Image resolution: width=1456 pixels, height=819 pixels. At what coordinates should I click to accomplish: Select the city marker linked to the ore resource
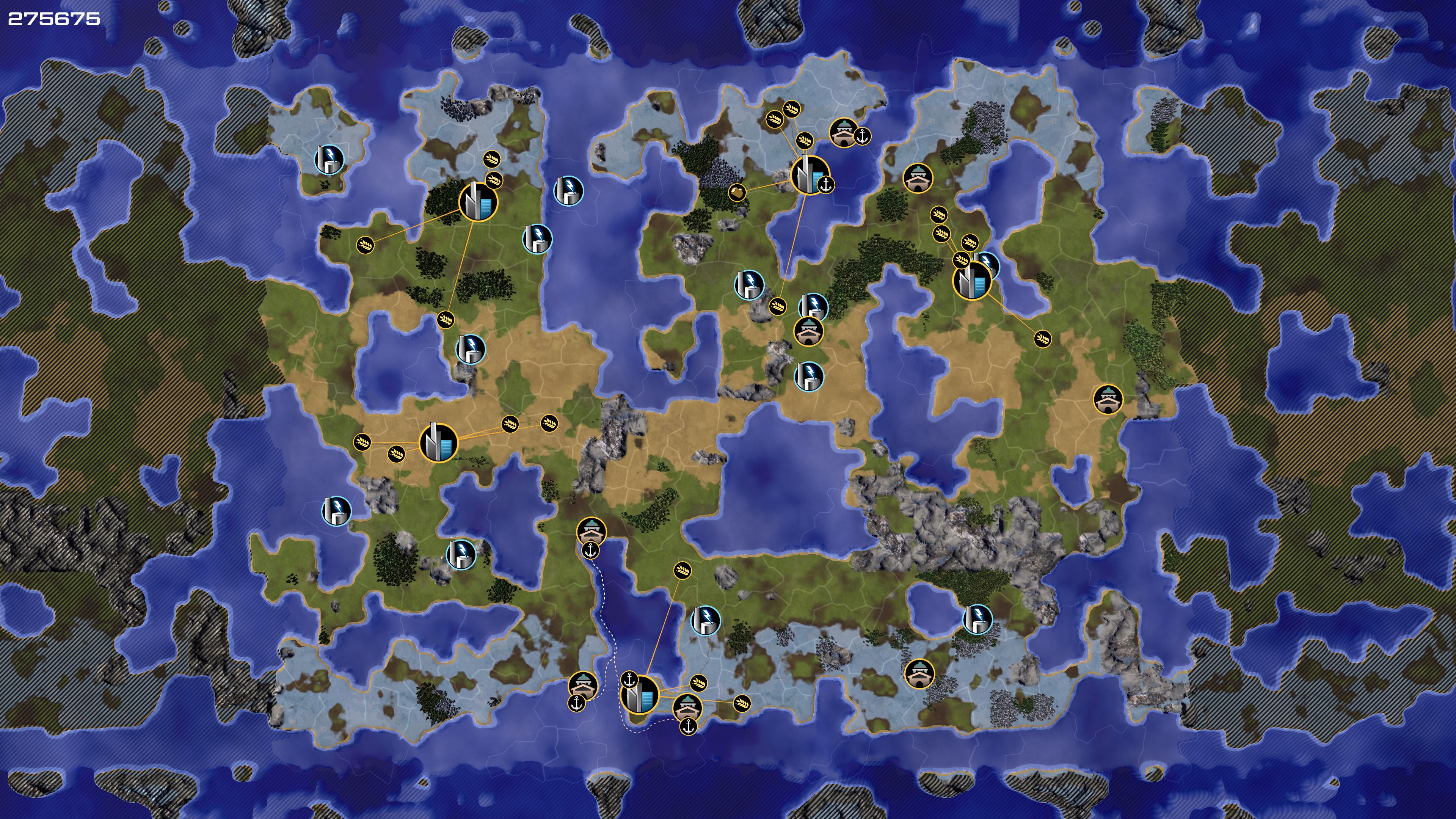coord(810,175)
